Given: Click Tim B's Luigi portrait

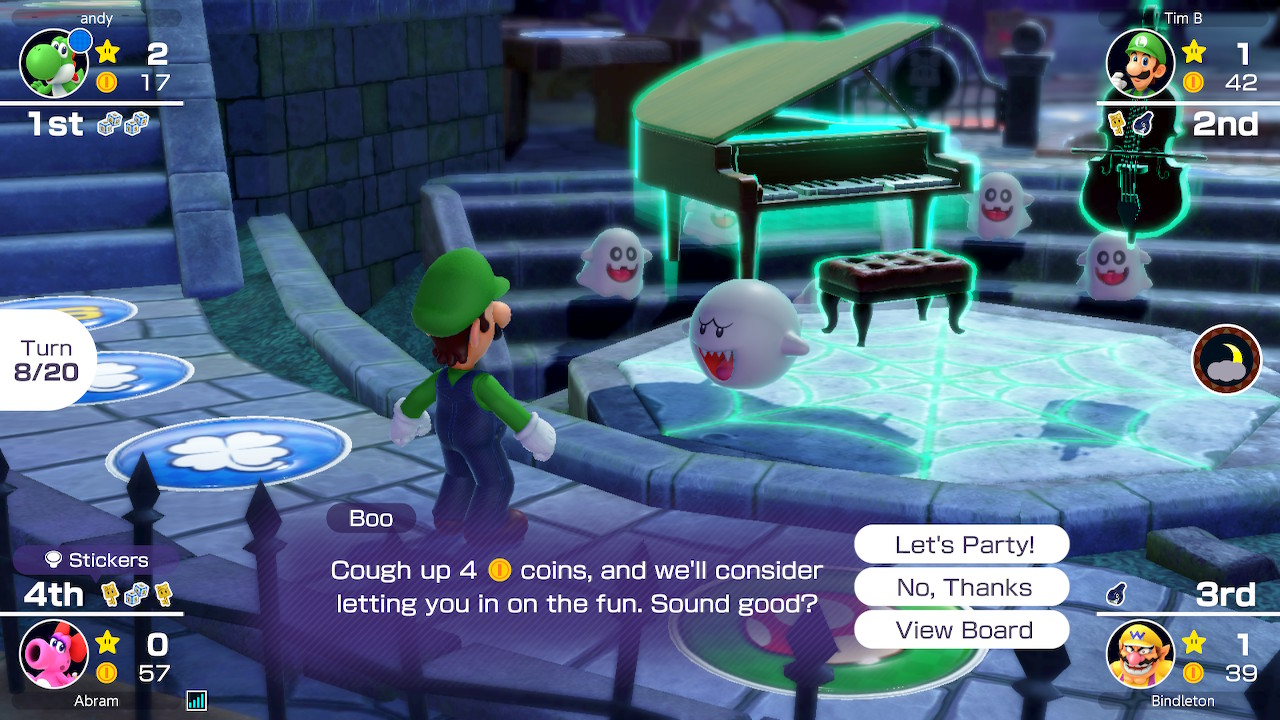Looking at the screenshot, I should (x=1139, y=62).
